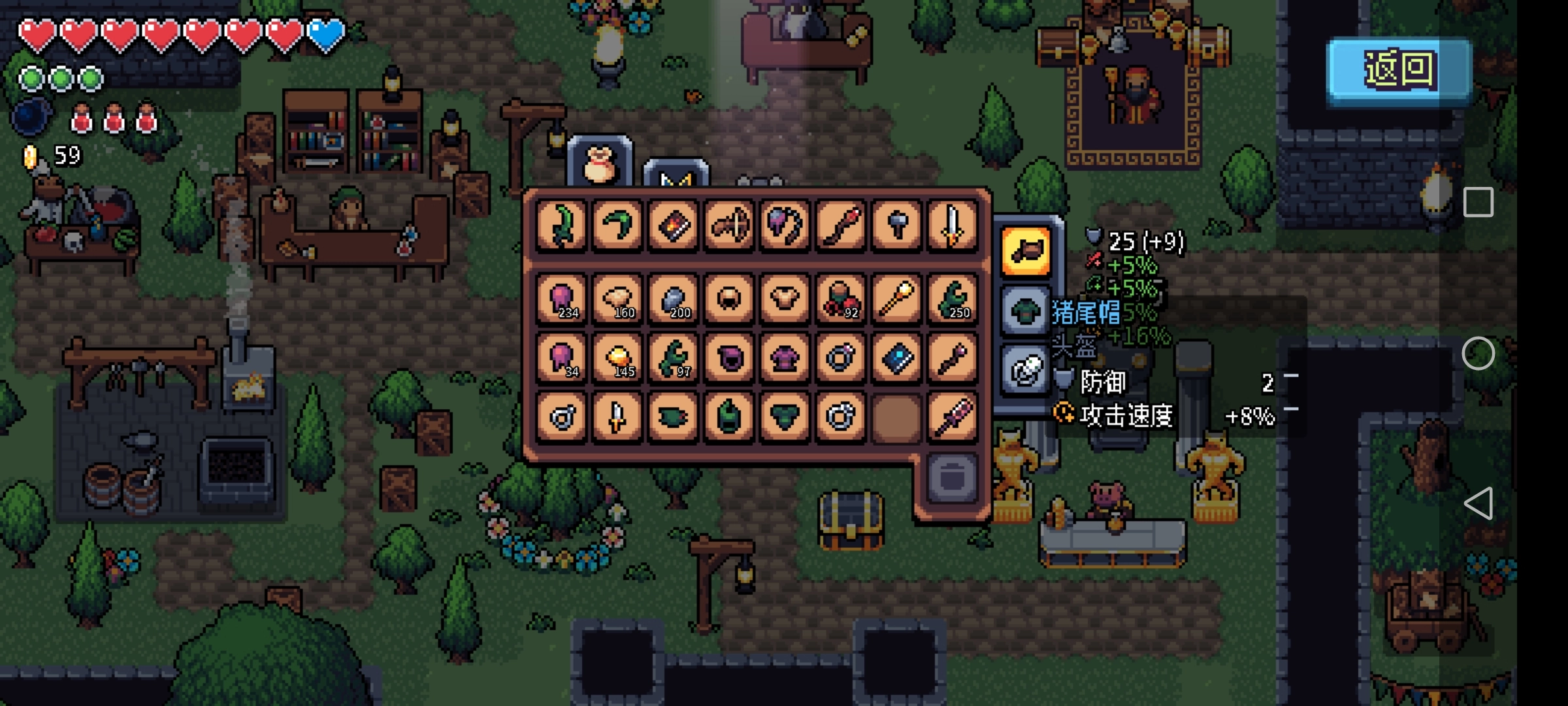Choose the gray ore stack of 200
Screen dimensions: 1568x706
pyautogui.click(x=674, y=299)
